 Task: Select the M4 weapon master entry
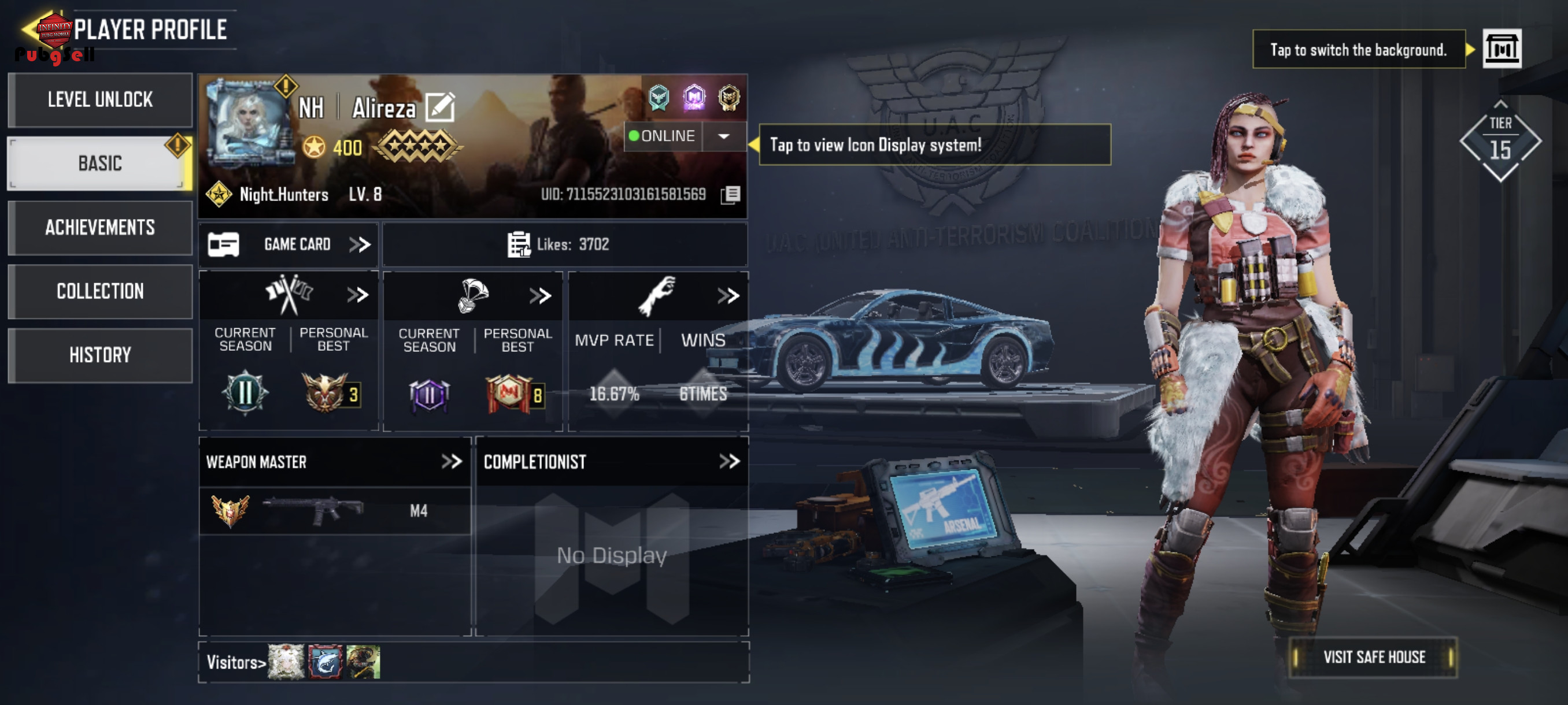click(335, 511)
